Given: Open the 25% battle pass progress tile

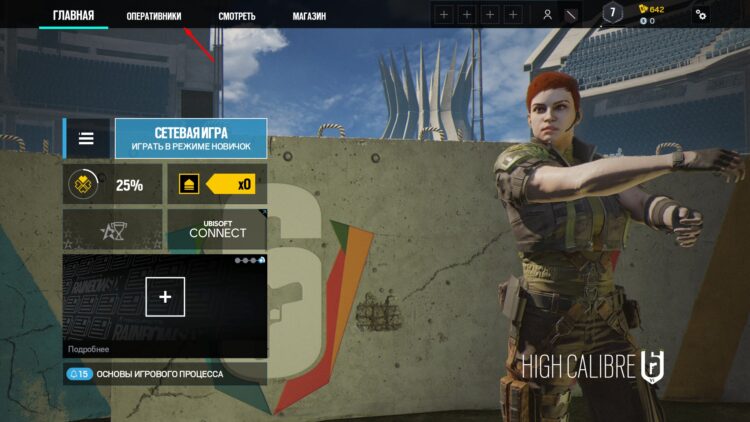Looking at the screenshot, I should click(x=112, y=185).
